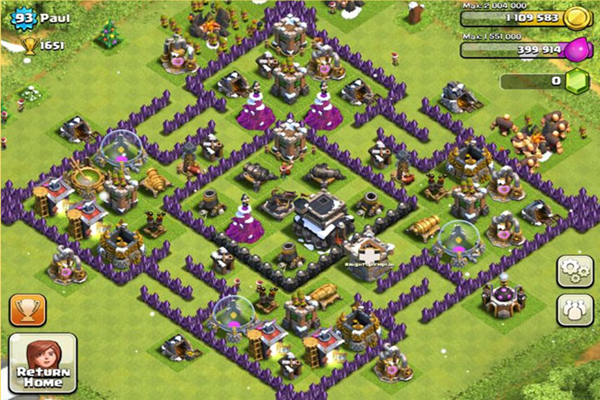Screen dimensions: 600x400
Task: Tap the pink elixir drop icon
Action: point(576,47)
